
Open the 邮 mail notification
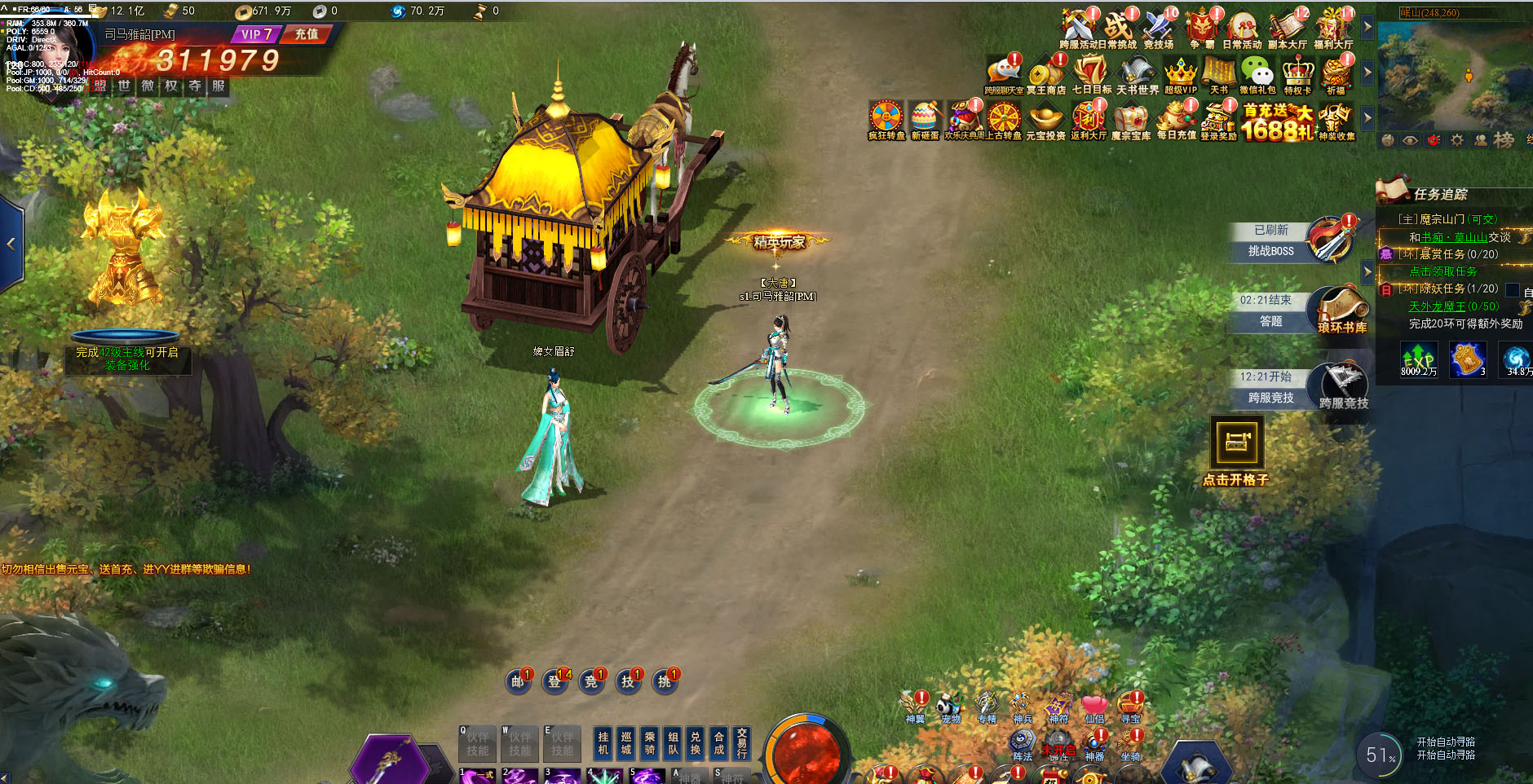(518, 681)
